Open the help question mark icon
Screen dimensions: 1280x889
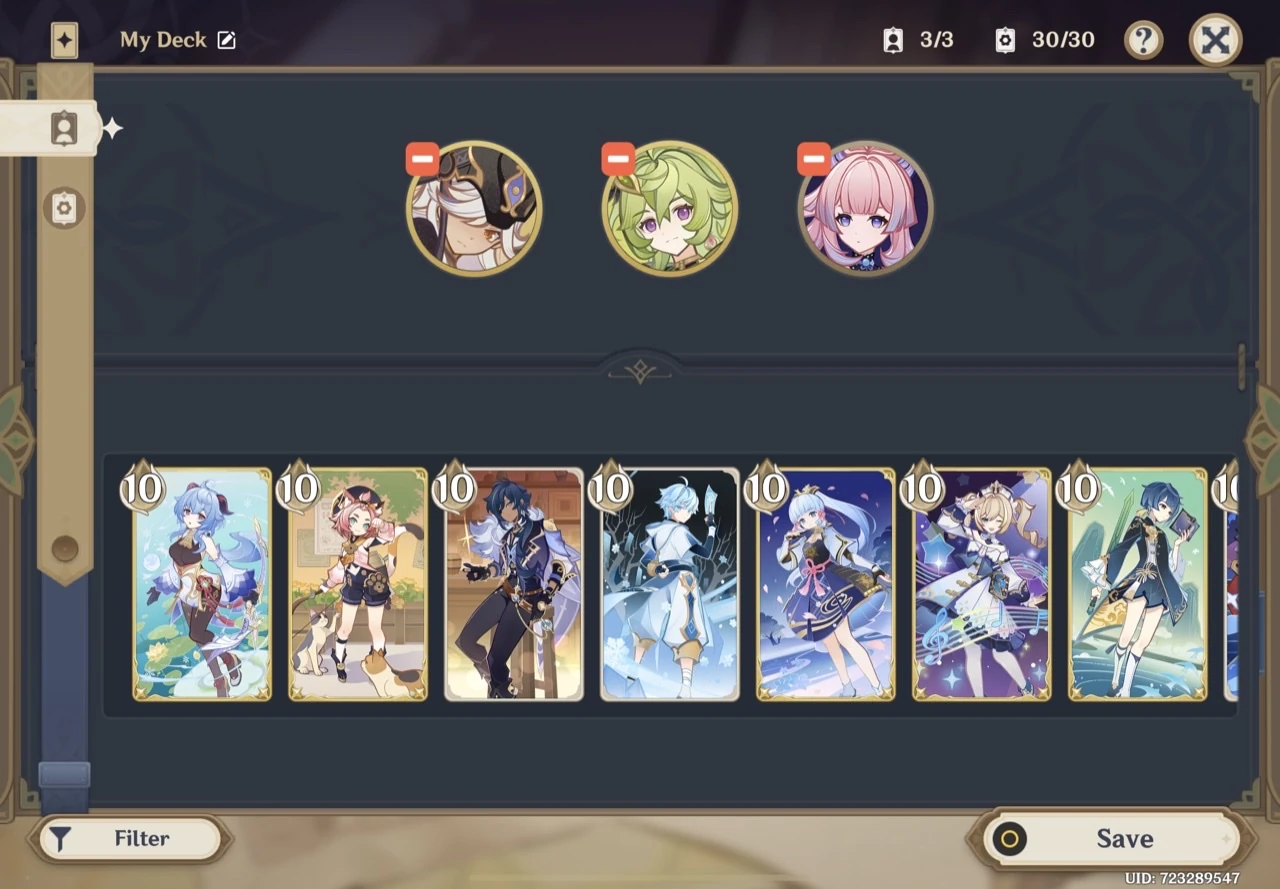pyautogui.click(x=1144, y=40)
